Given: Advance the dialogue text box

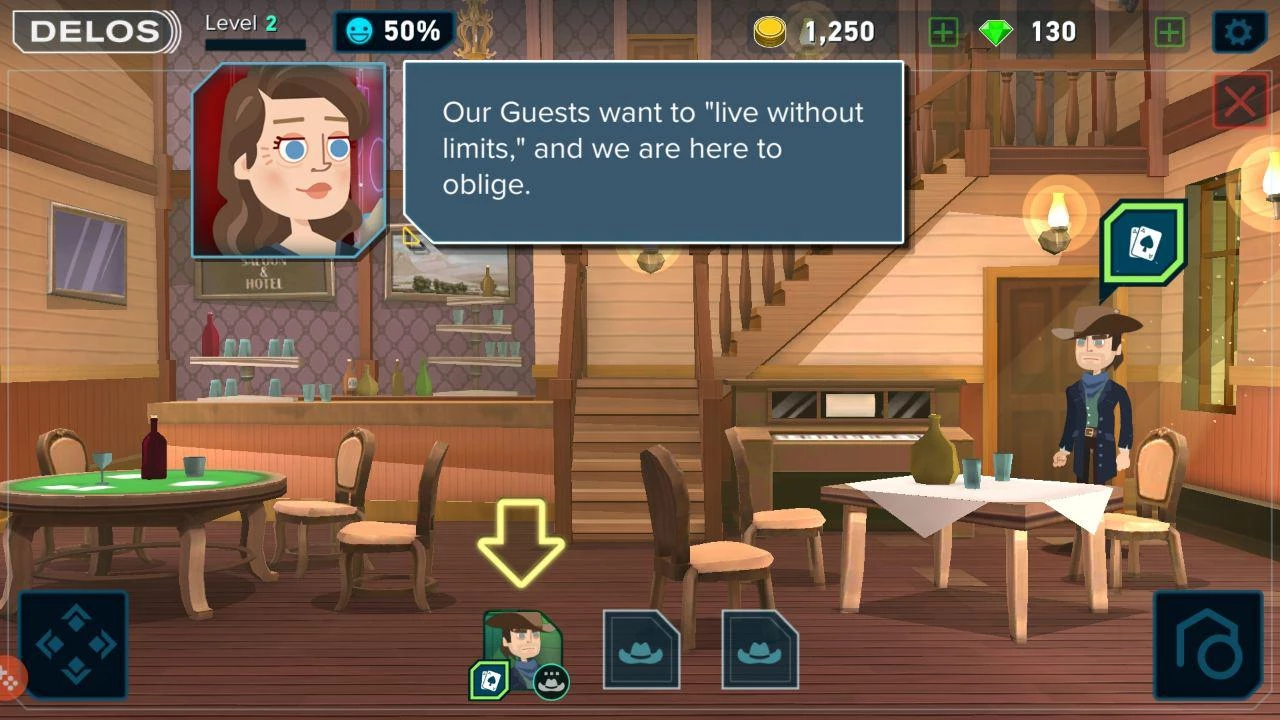Looking at the screenshot, I should pos(654,150).
